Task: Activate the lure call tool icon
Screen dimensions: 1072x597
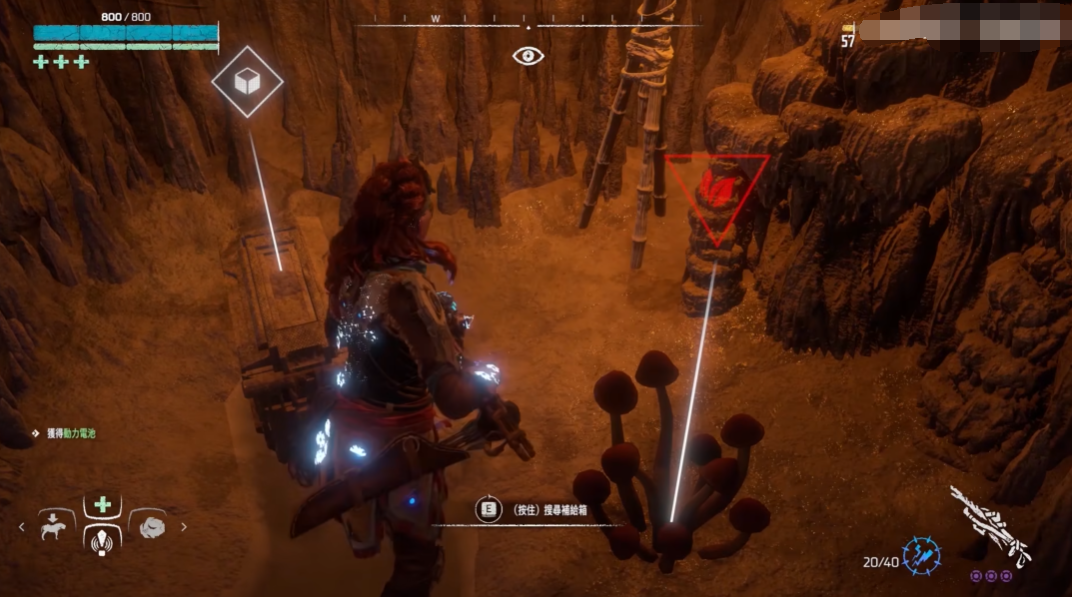Action: coord(102,541)
